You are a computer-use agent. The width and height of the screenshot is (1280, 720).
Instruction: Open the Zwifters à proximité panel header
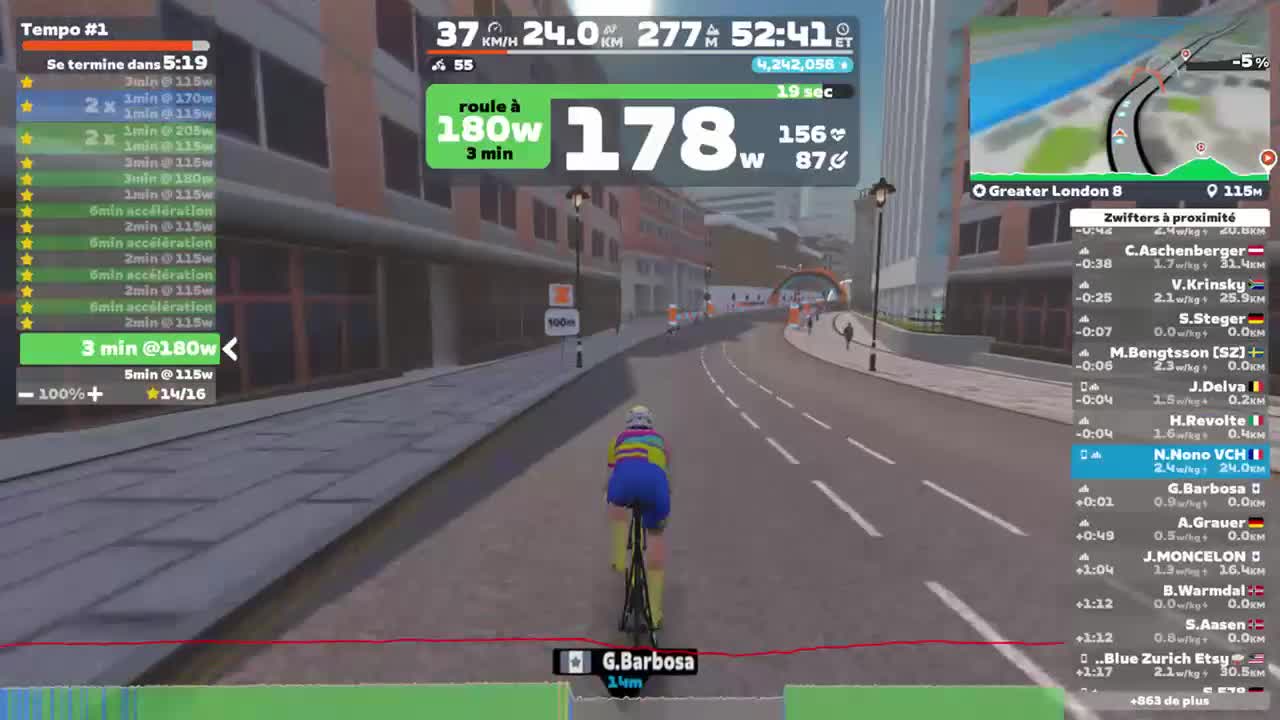tap(1170, 217)
